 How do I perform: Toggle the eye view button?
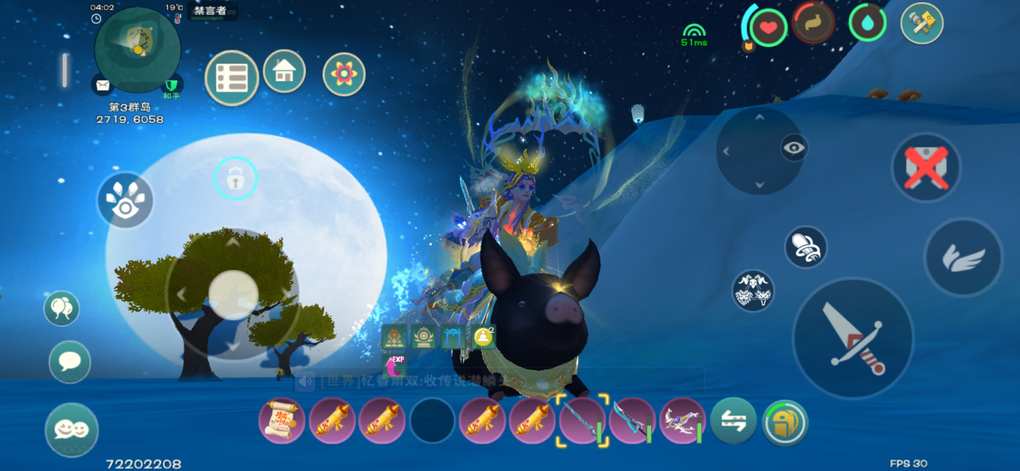[x=794, y=148]
